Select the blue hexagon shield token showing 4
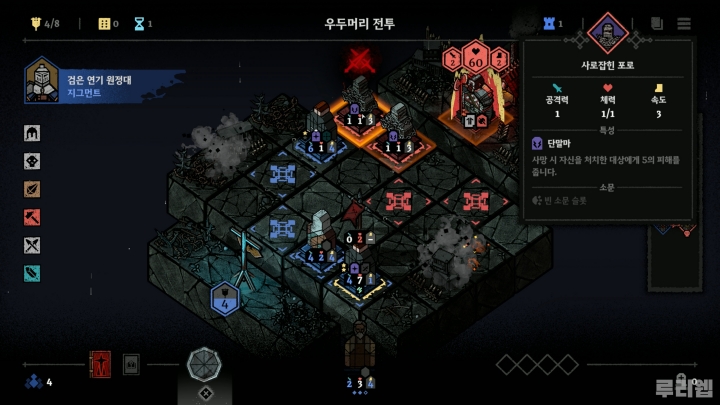Viewport: 720px width, 405px height. coord(225,298)
